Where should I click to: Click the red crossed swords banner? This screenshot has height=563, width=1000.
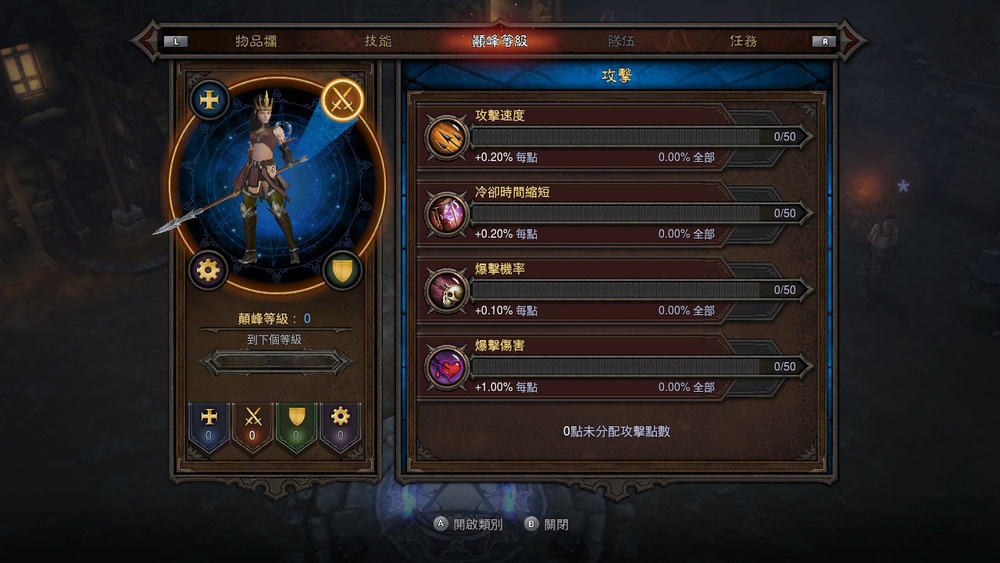click(253, 426)
